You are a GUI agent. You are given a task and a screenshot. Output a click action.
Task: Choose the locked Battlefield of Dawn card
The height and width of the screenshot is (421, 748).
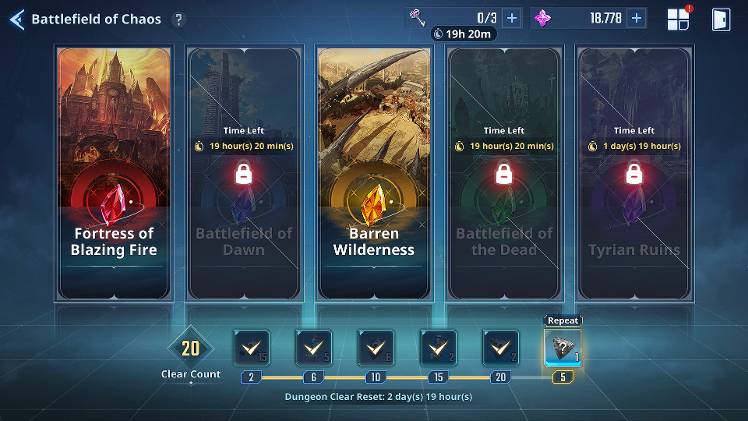(x=243, y=172)
